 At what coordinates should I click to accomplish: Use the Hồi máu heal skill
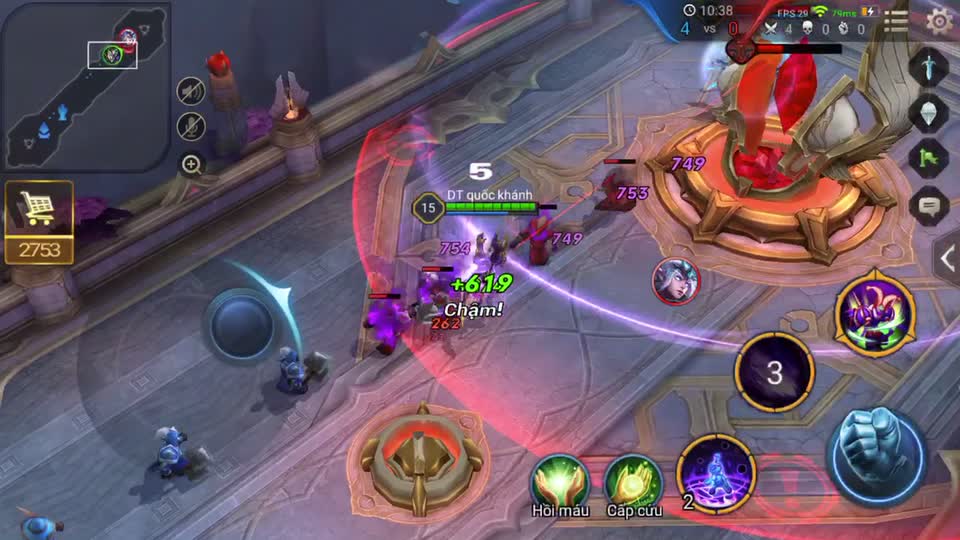pyautogui.click(x=560, y=480)
